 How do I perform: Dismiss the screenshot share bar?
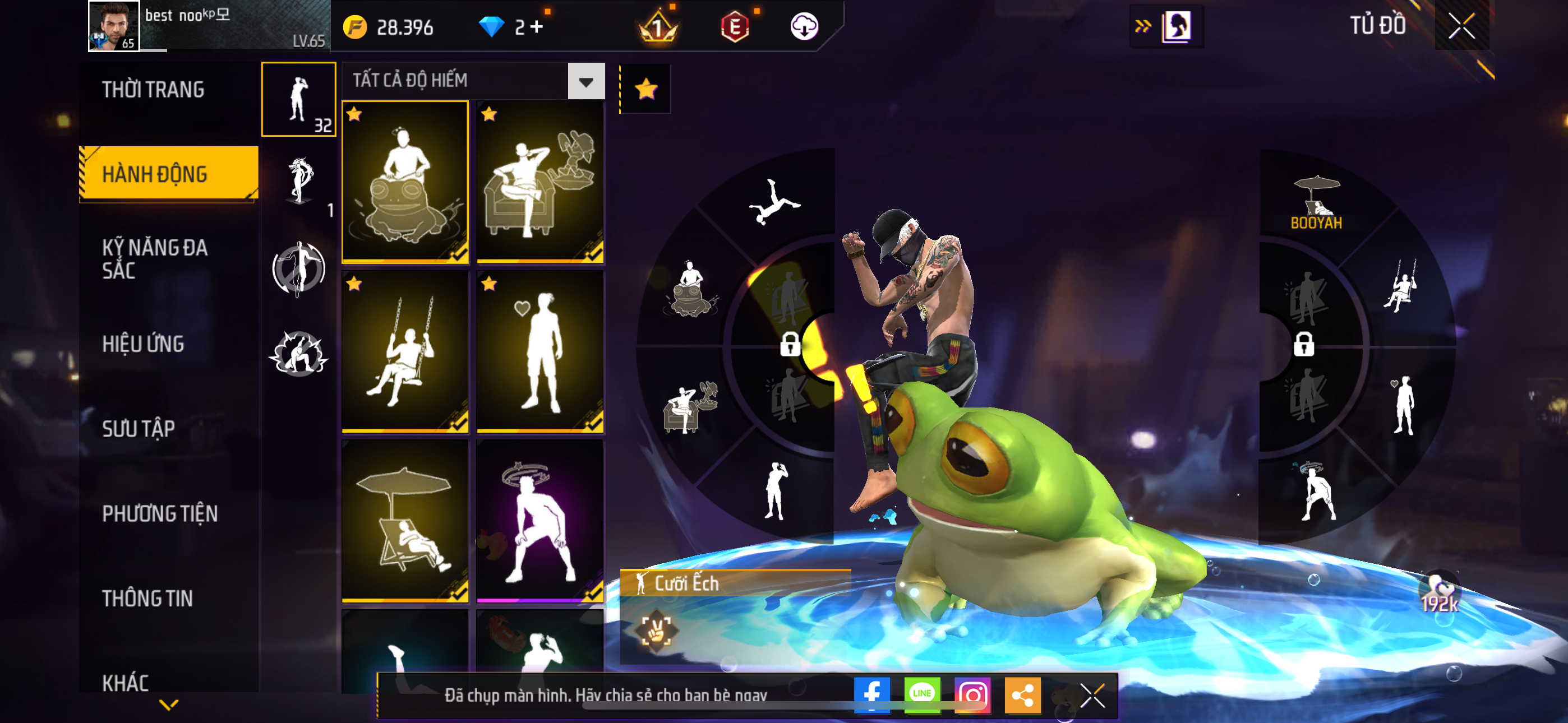1092,695
